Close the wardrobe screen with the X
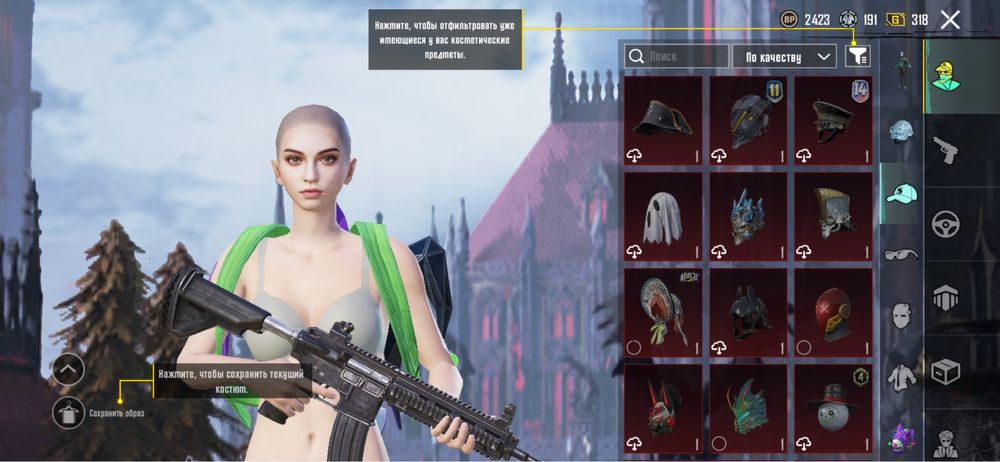The image size is (1000, 462). pyautogui.click(x=950, y=19)
